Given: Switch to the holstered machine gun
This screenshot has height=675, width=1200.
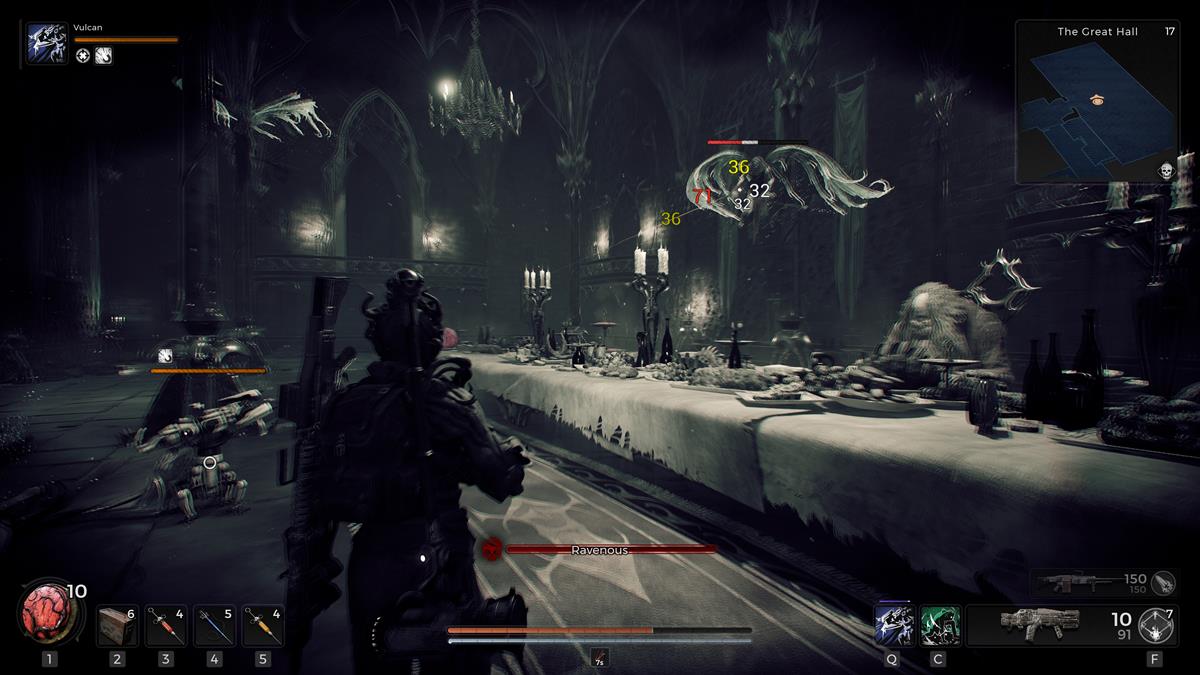Looking at the screenshot, I should tap(1078, 581).
